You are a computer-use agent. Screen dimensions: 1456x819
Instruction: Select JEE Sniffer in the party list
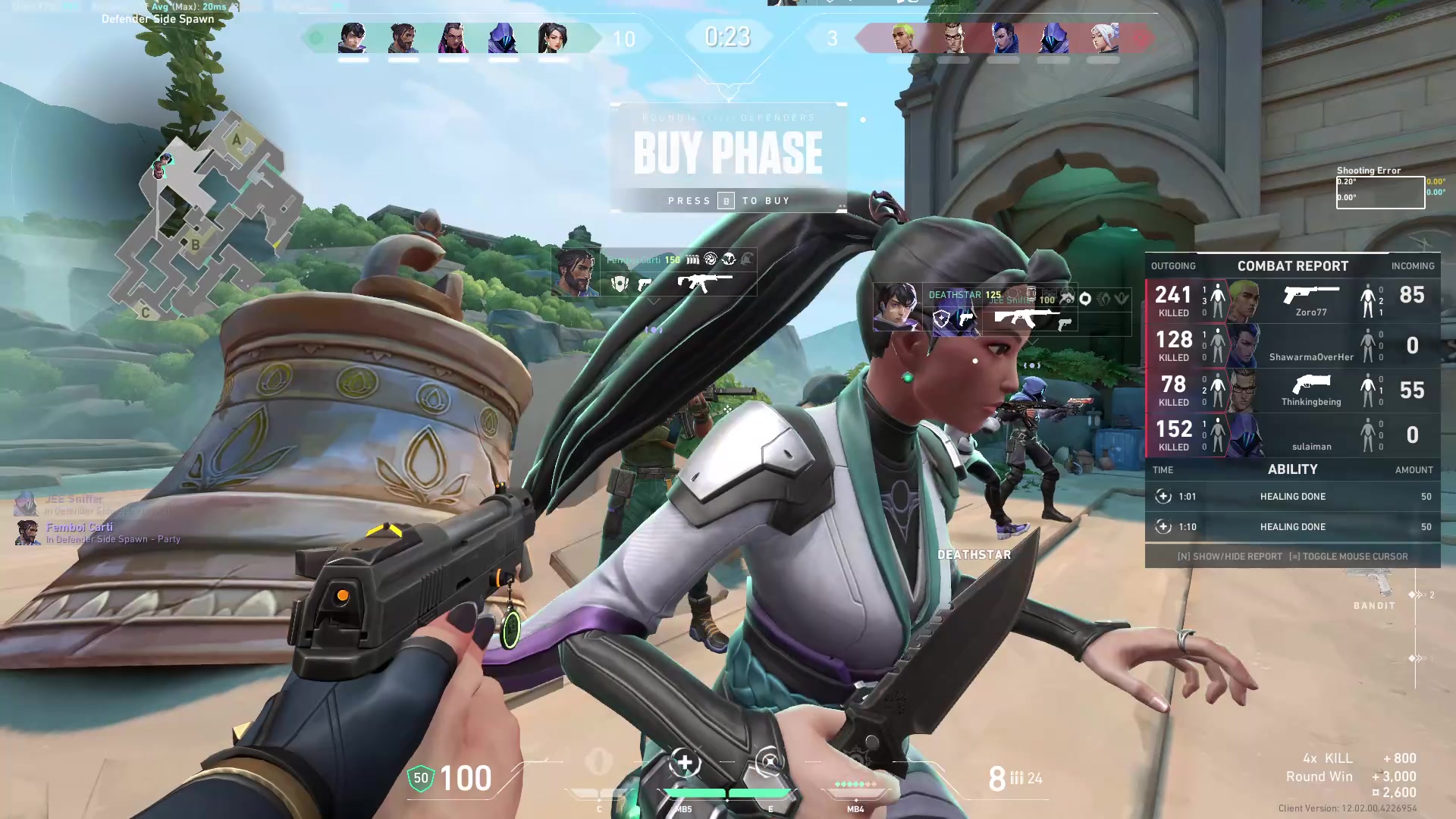click(x=74, y=500)
